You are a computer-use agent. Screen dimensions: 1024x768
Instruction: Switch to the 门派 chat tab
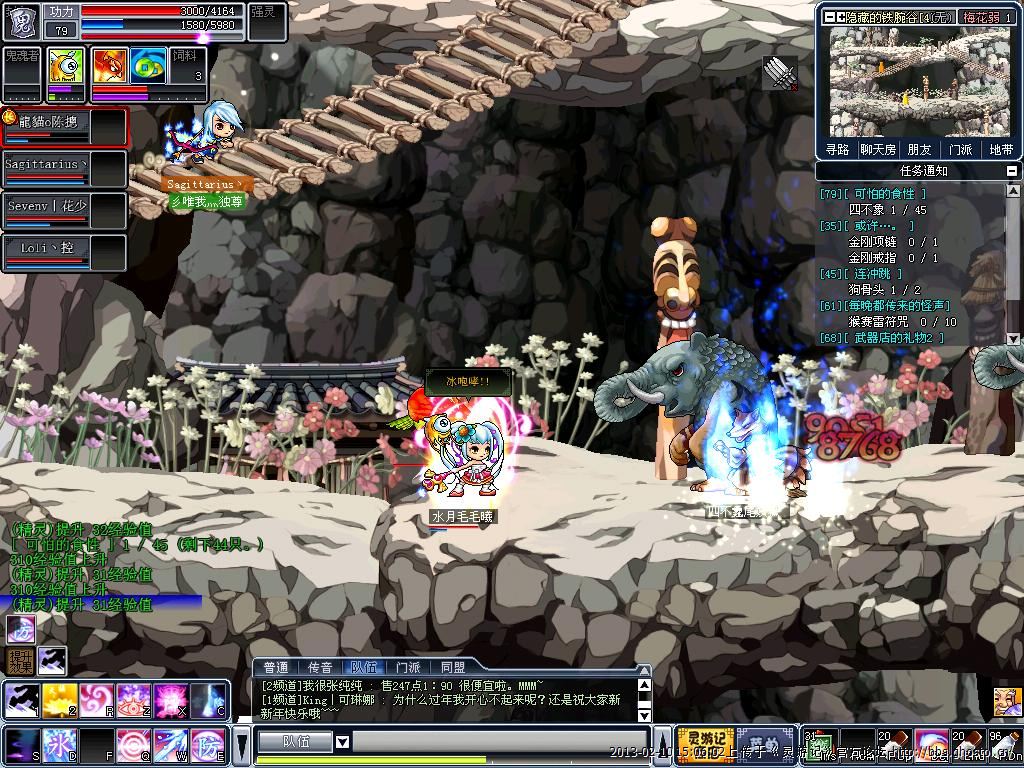click(408, 667)
